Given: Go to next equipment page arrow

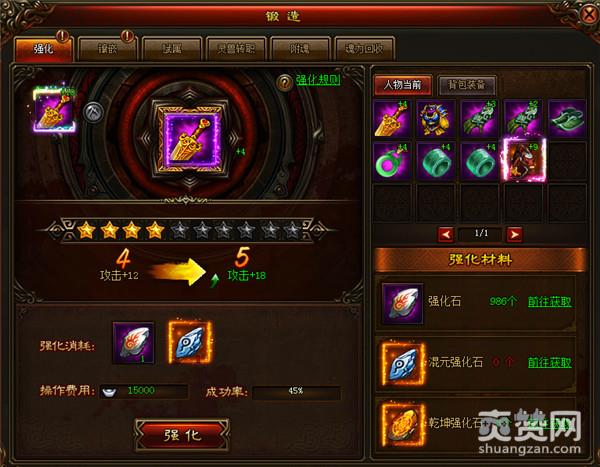Looking at the screenshot, I should 514,233.
